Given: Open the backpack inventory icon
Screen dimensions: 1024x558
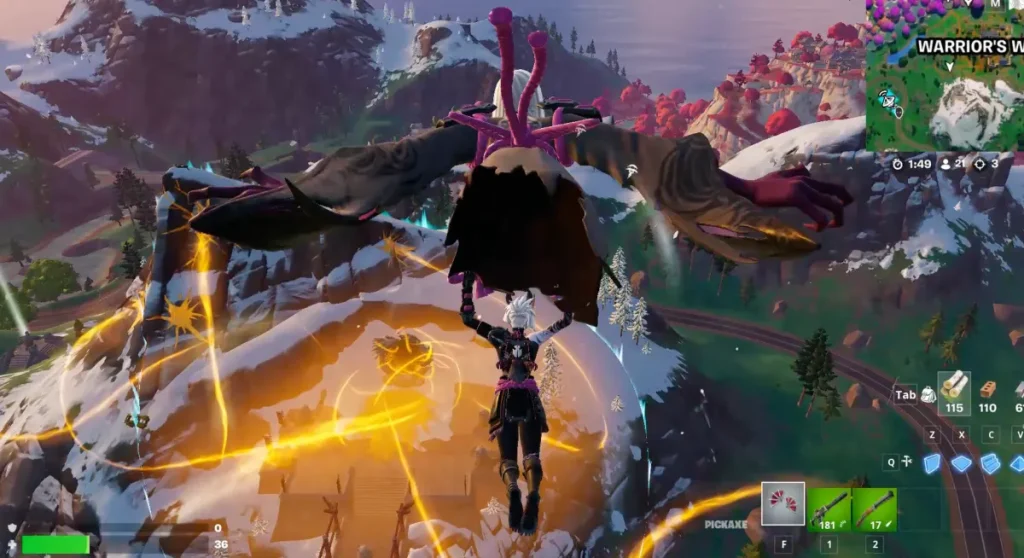Looking at the screenshot, I should click(928, 395).
